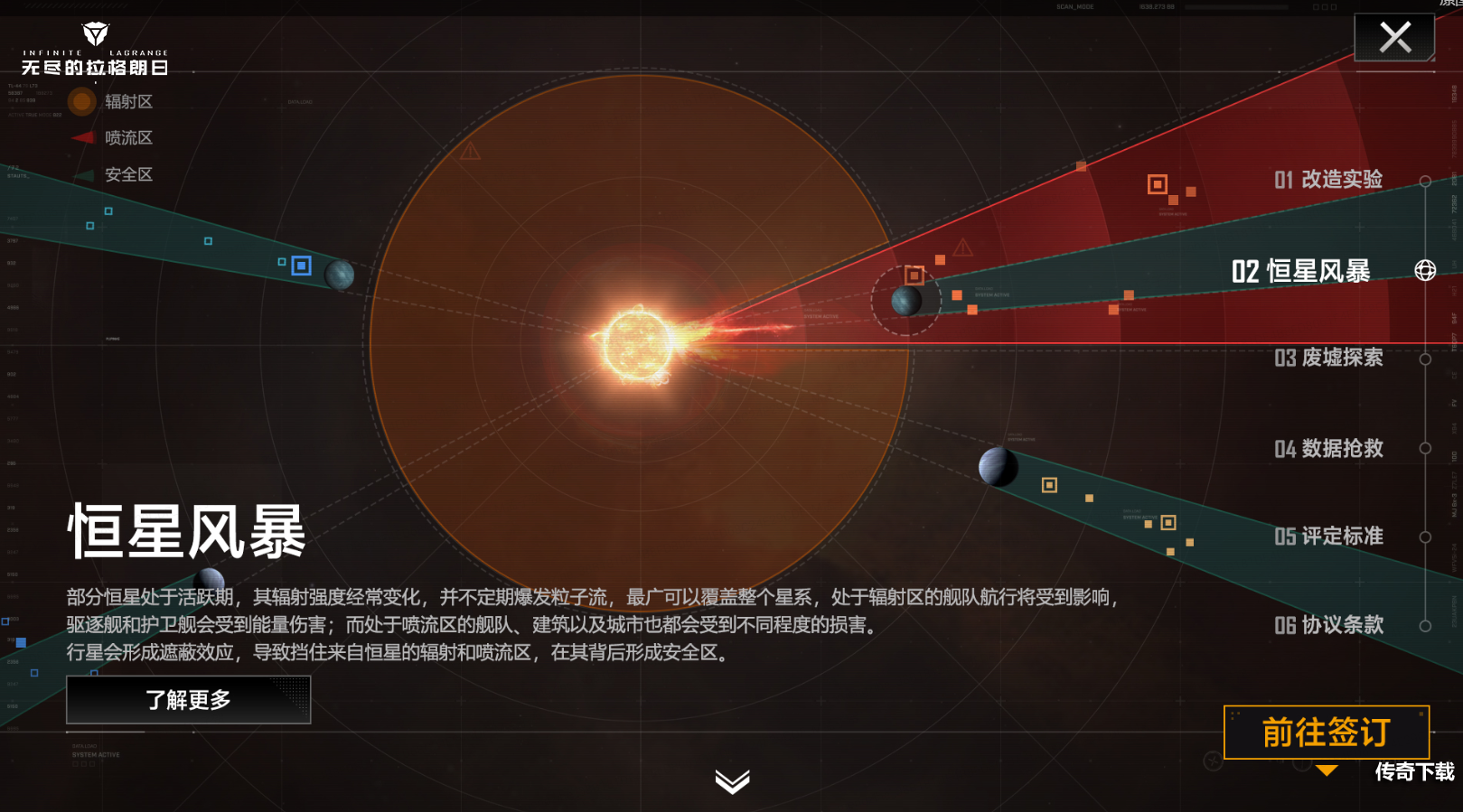Open the 06 协议条款 section
This screenshot has width=1463, height=812.
click(1328, 625)
